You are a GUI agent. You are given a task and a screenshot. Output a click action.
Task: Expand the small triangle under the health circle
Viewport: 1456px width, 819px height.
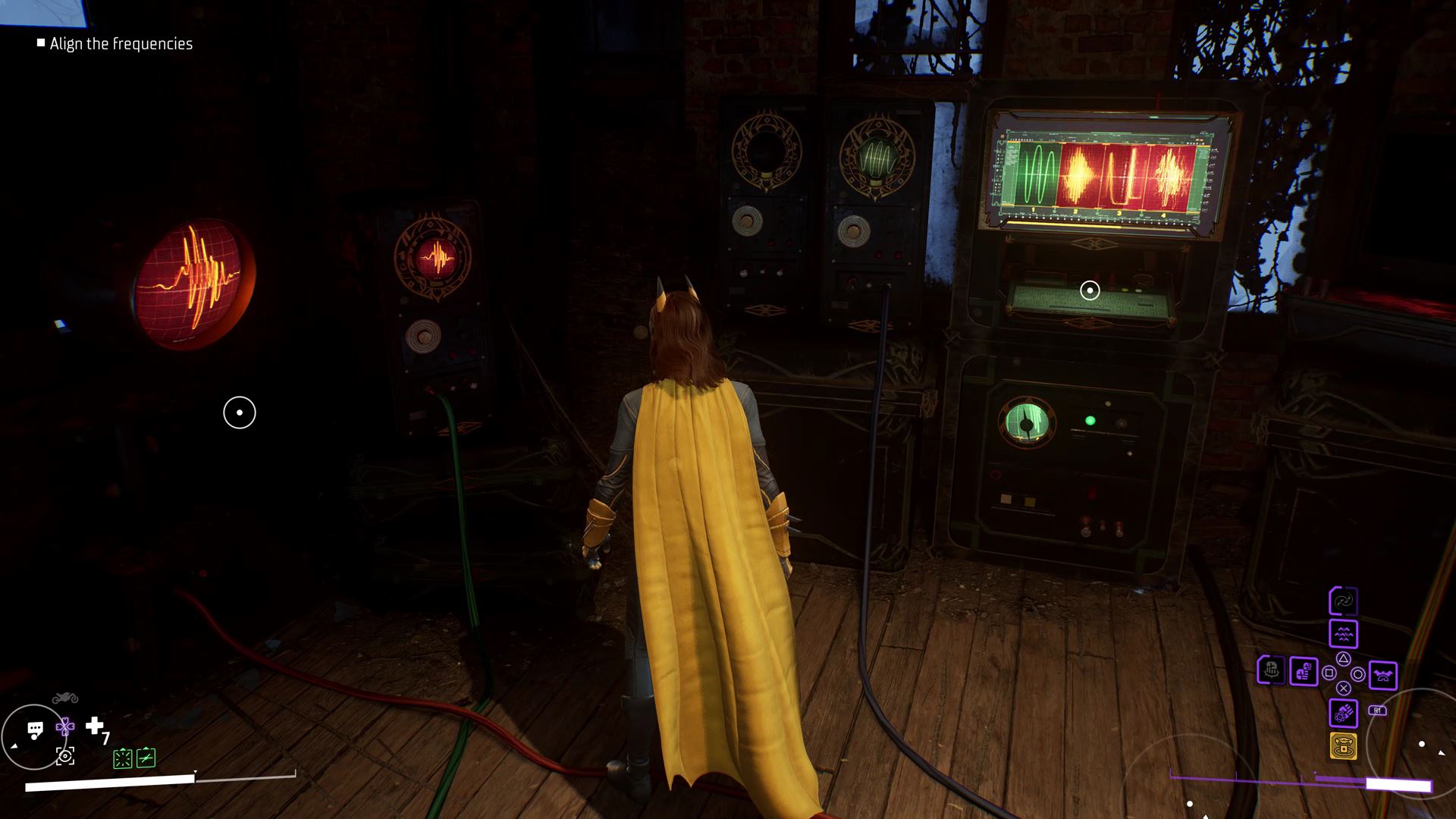[14, 745]
